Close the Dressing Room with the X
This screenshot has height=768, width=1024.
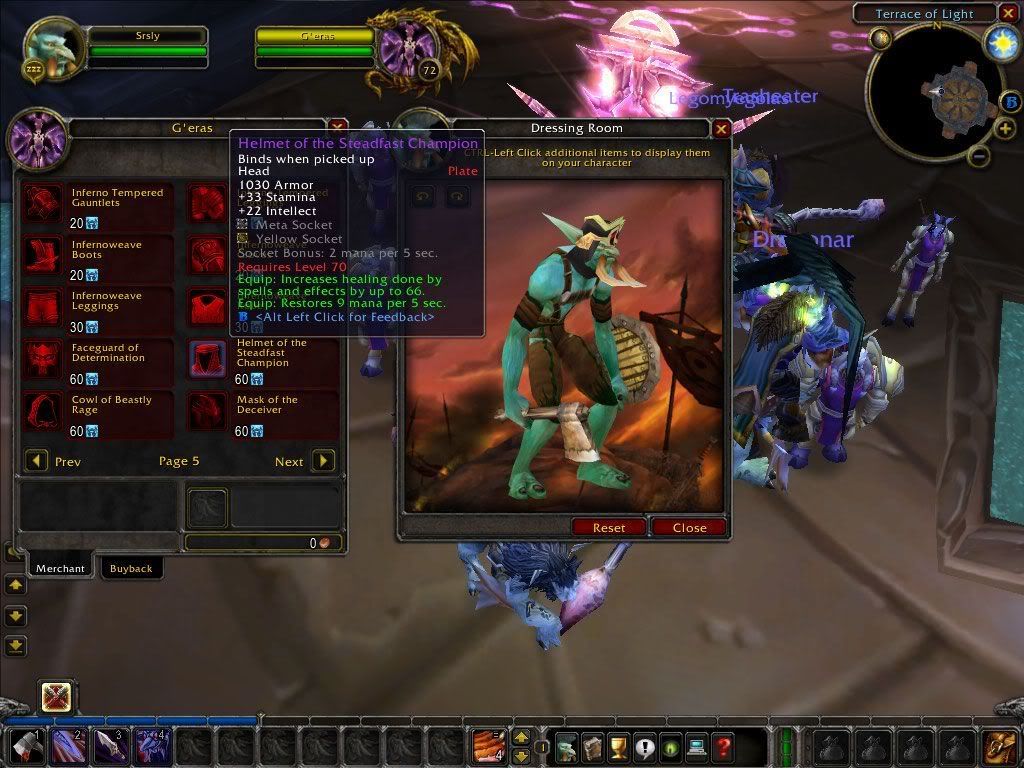[721, 128]
